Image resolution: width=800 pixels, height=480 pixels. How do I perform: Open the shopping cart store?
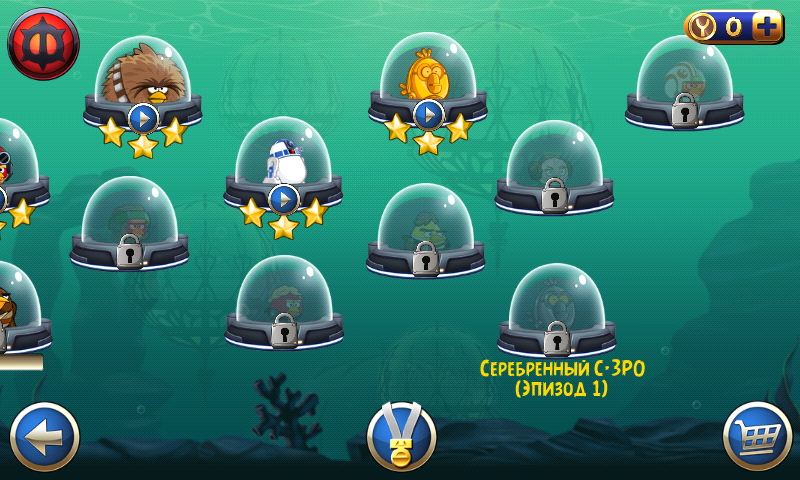[x=757, y=436]
